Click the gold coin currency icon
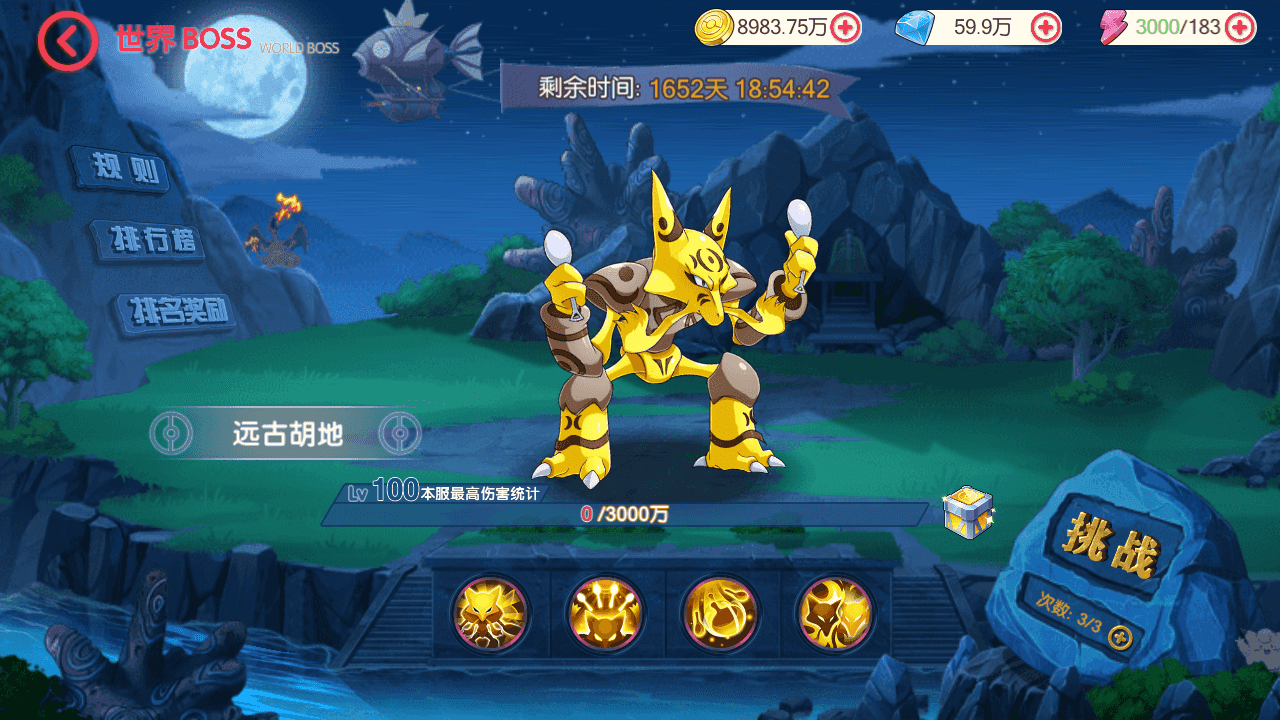 (x=712, y=28)
